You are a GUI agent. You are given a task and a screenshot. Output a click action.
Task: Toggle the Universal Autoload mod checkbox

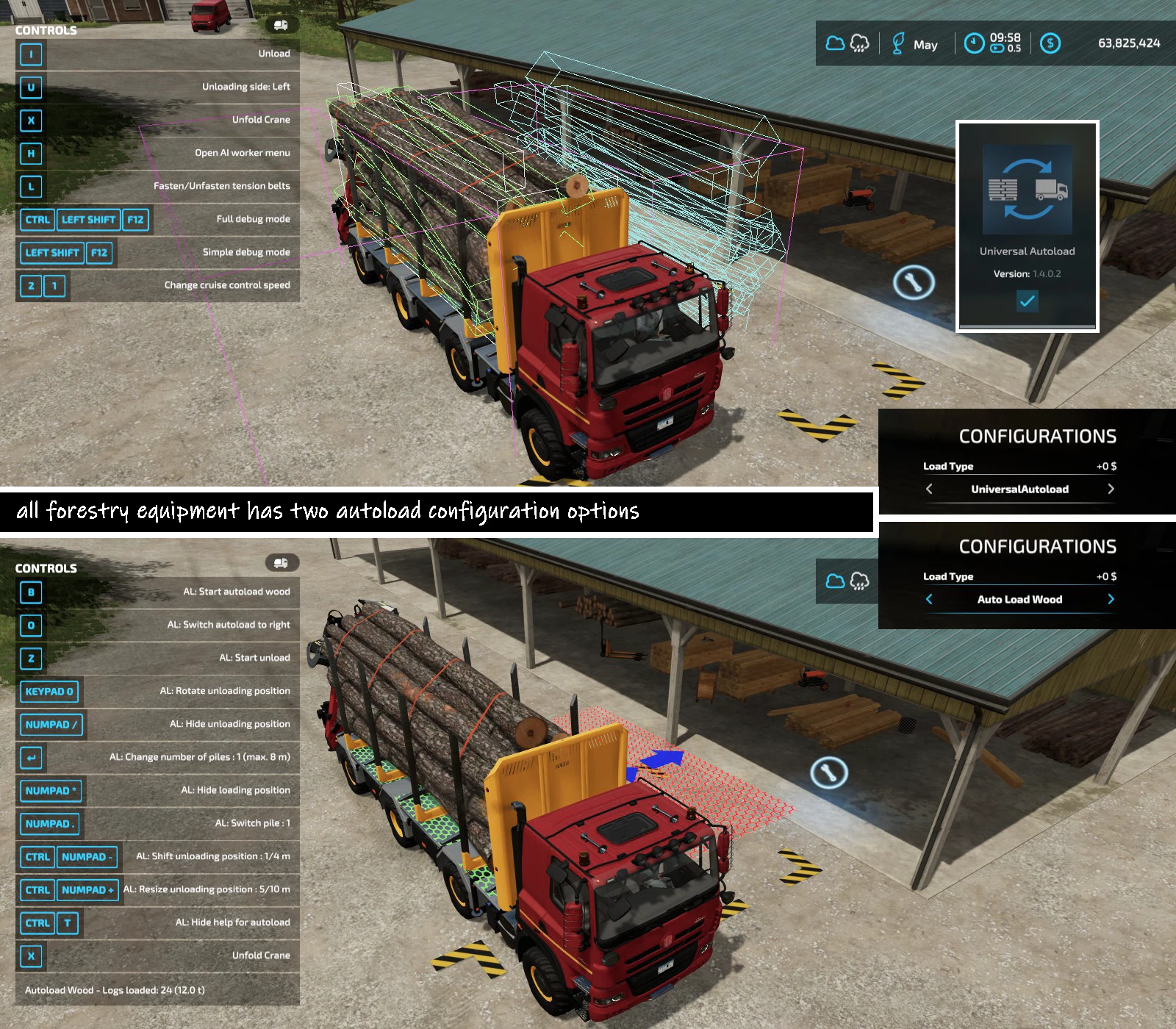[1027, 301]
